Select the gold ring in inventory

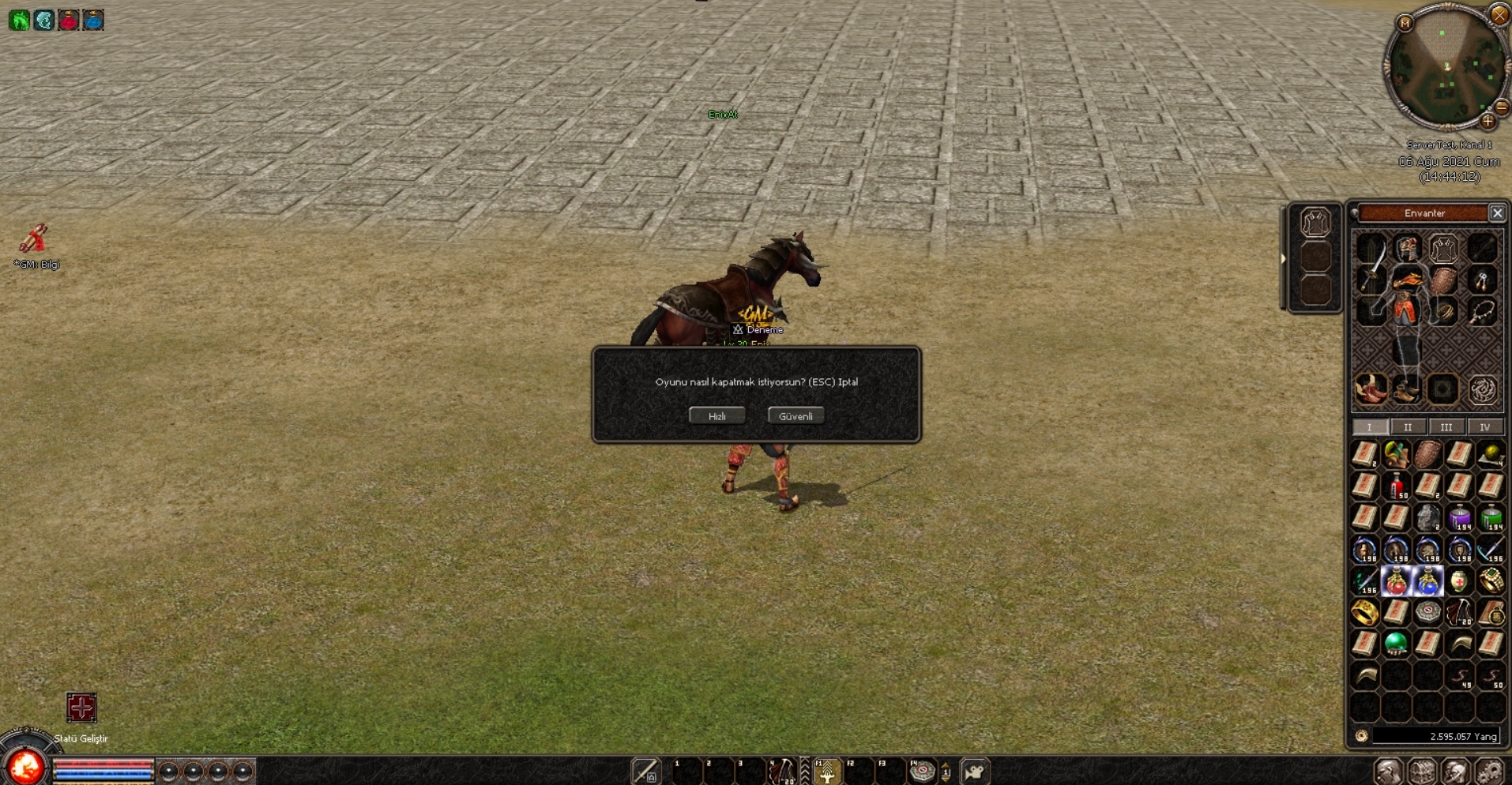click(1364, 612)
